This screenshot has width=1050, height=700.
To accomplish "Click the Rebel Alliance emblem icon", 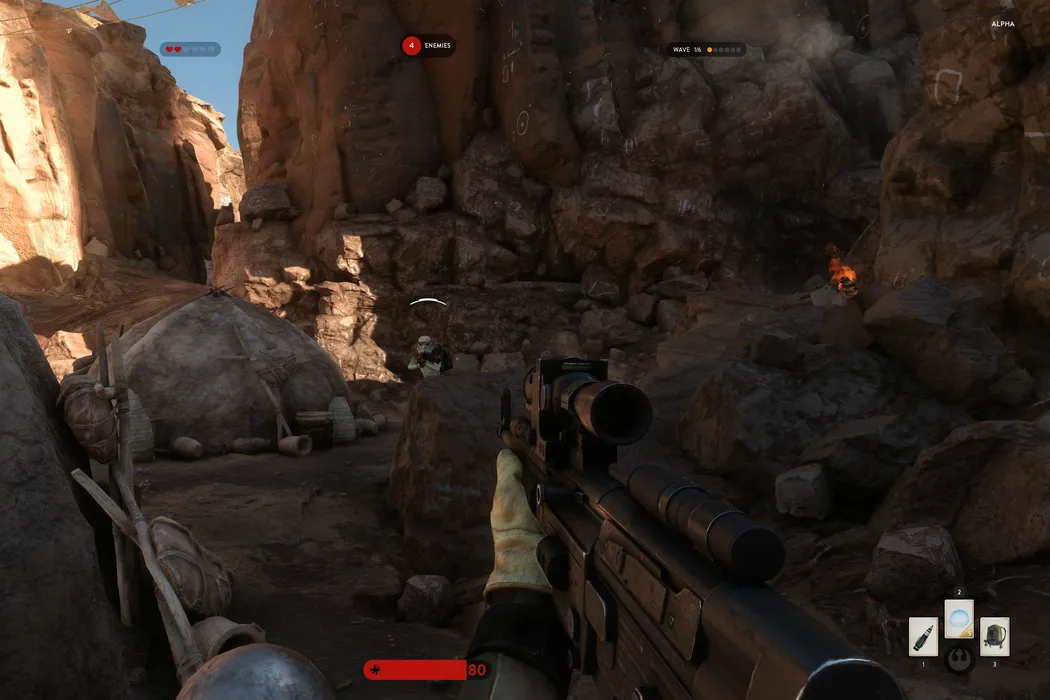I will [959, 660].
